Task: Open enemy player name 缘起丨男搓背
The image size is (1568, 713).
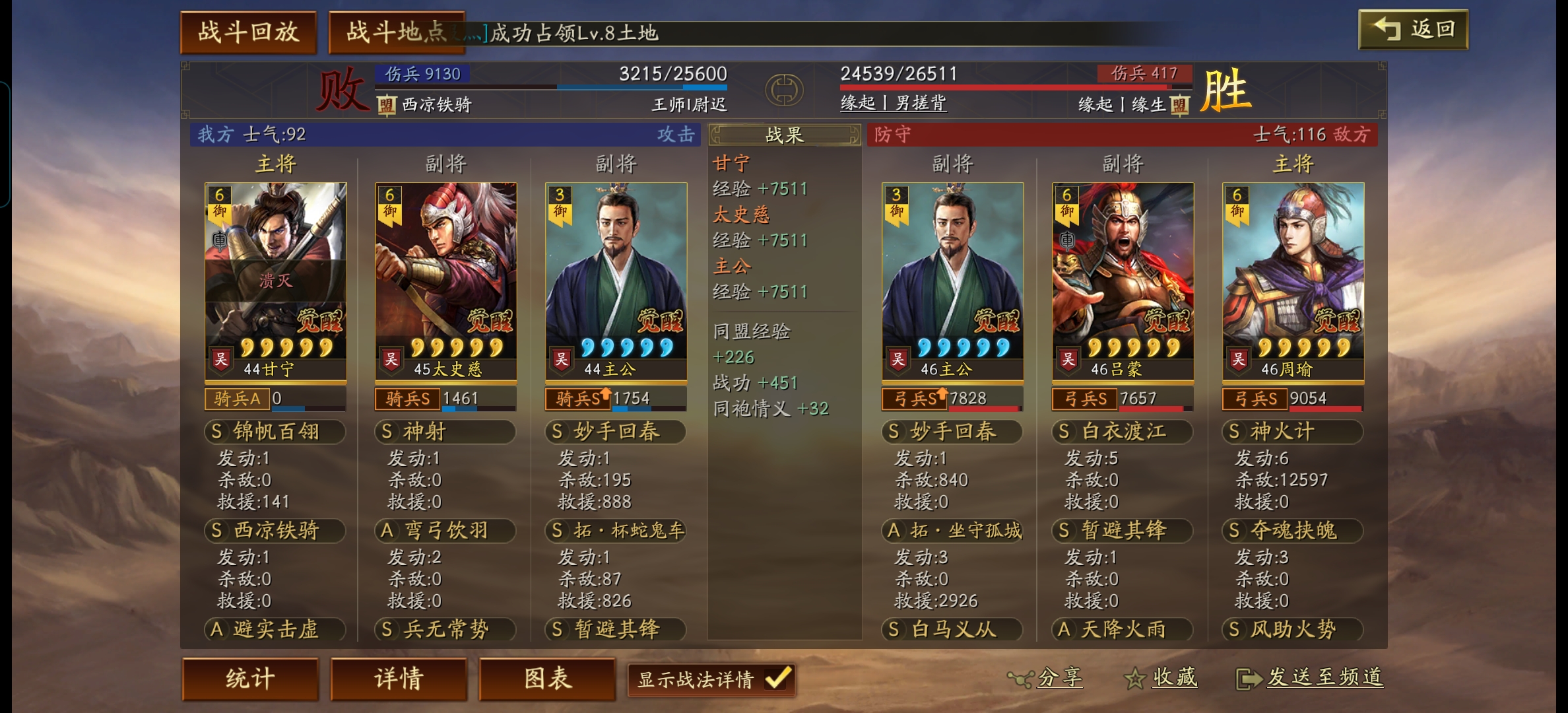Action: (x=893, y=103)
